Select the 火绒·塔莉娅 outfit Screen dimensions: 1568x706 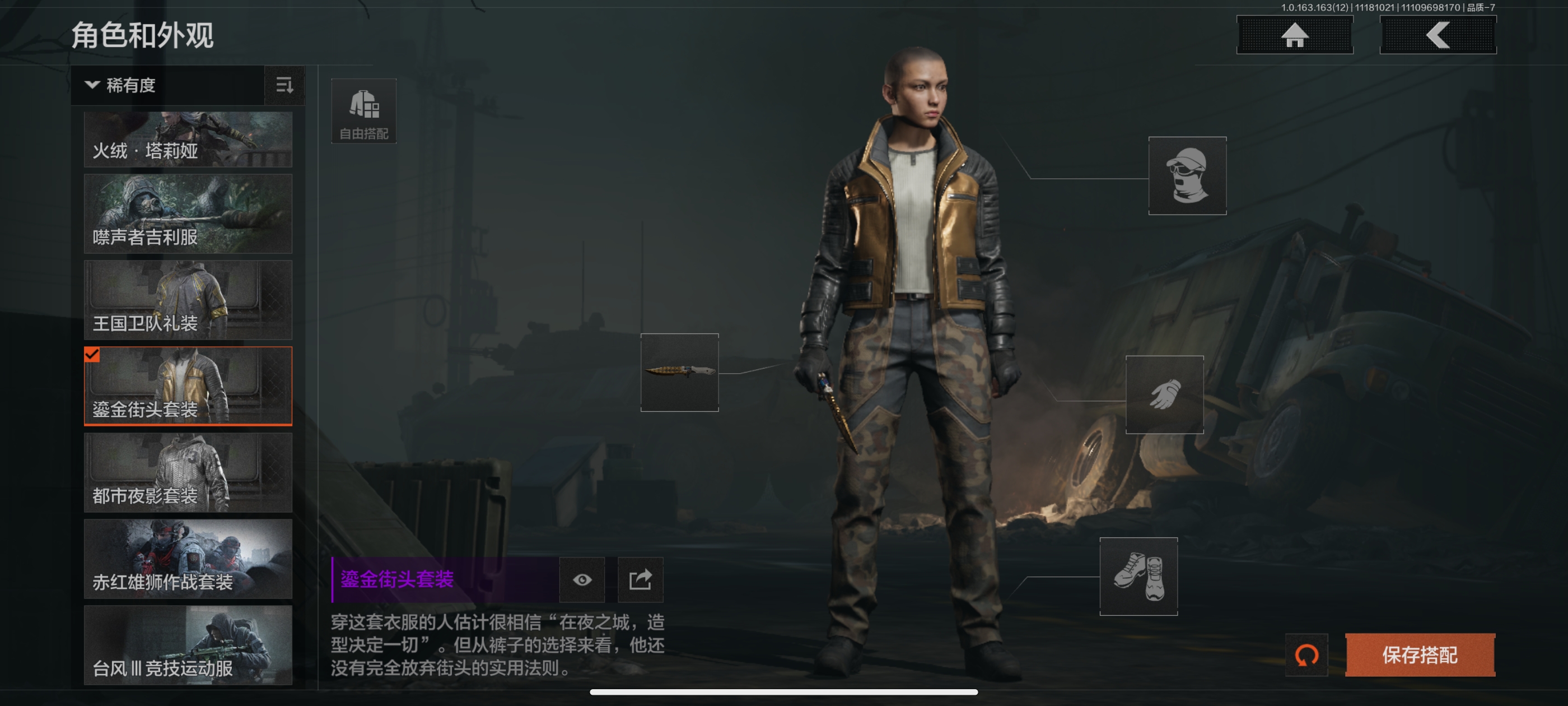point(188,140)
